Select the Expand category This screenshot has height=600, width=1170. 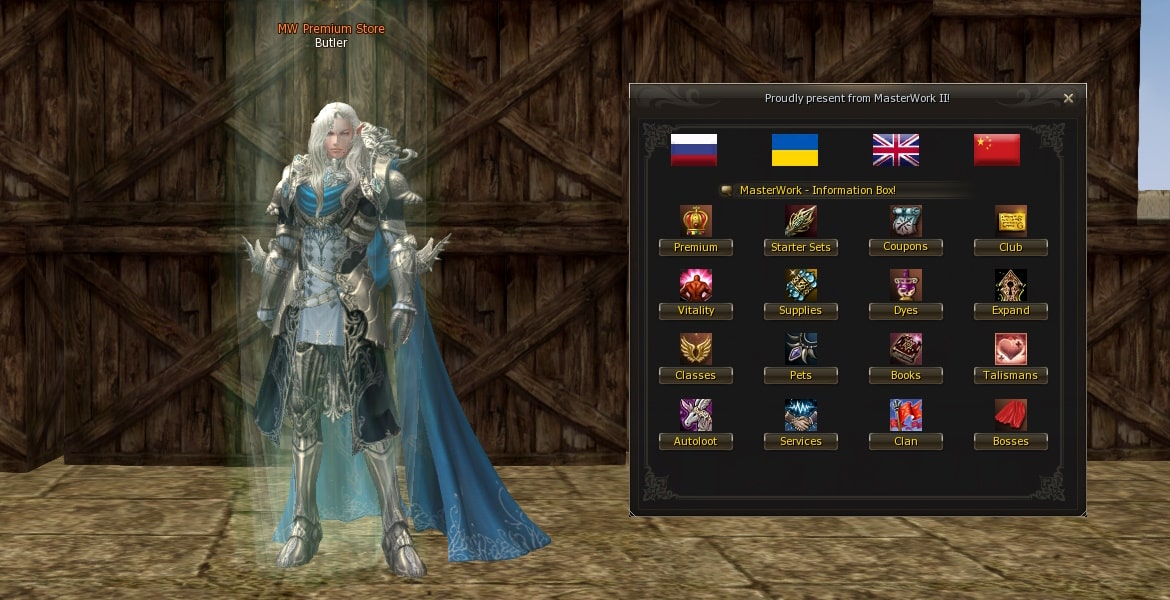(1011, 311)
